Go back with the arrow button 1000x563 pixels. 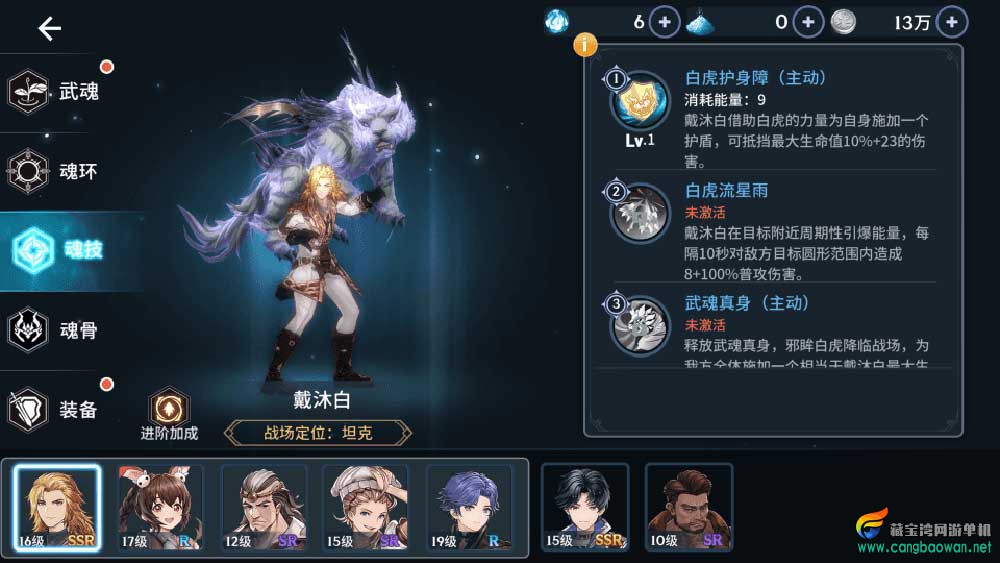49,29
